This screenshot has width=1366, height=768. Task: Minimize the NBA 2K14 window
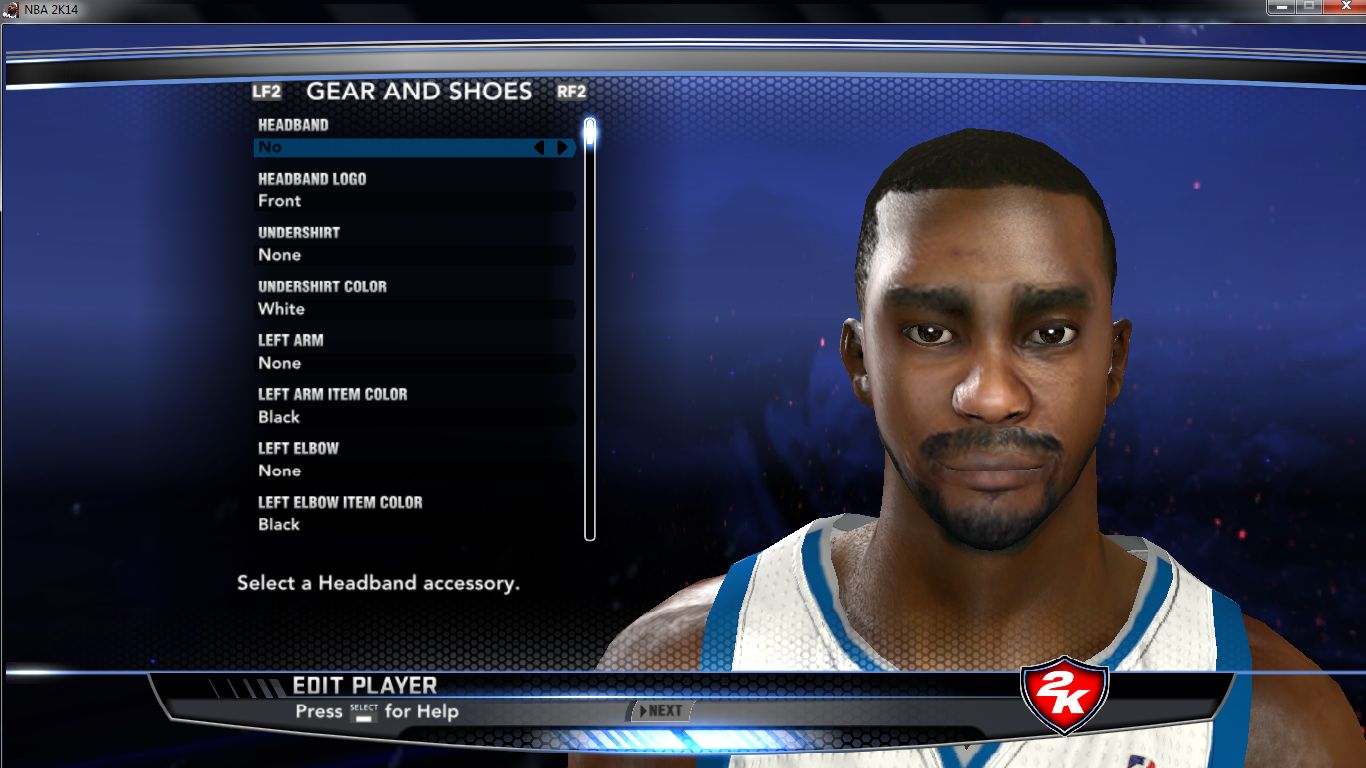[1281, 7]
